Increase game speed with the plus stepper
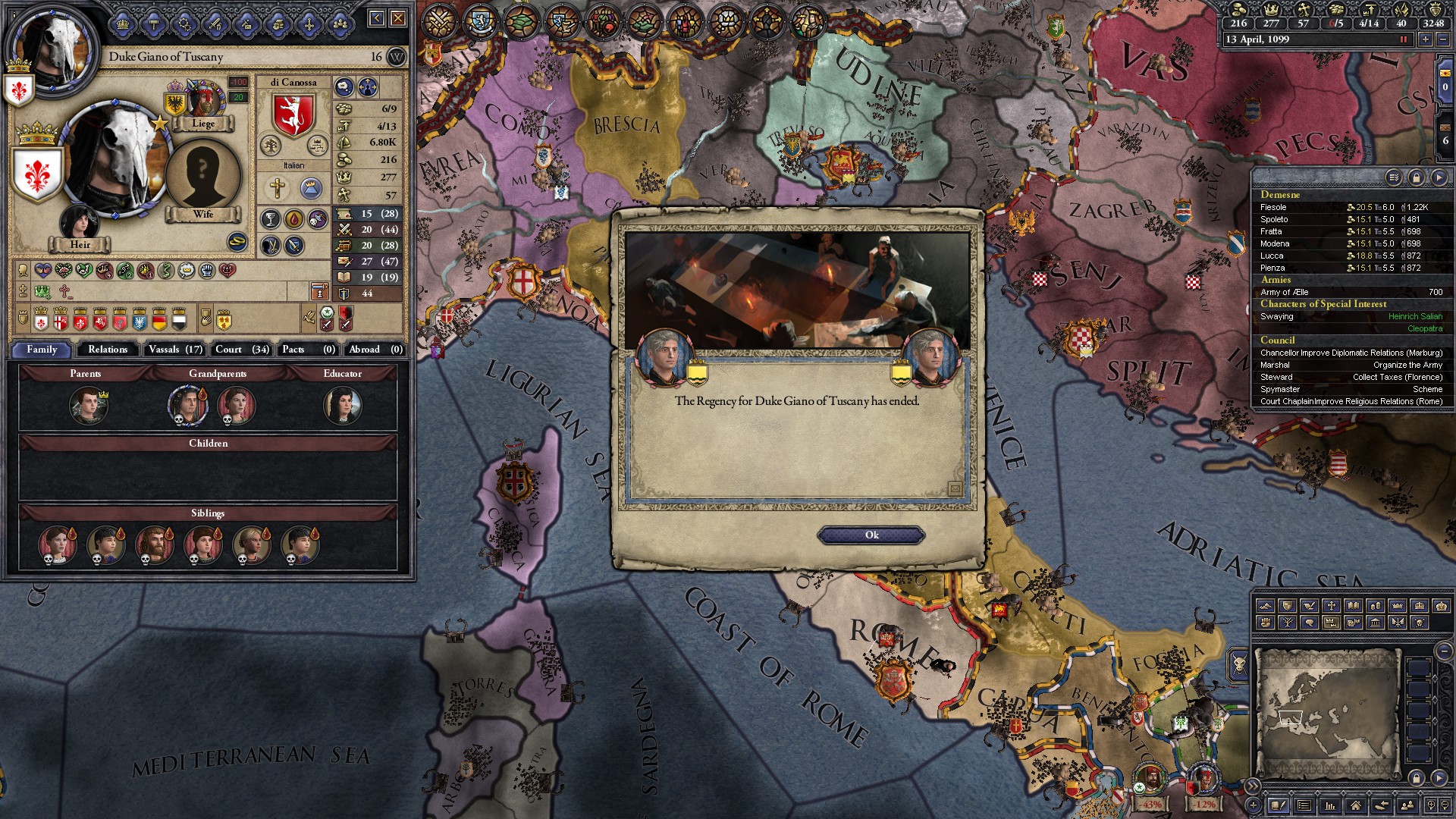Screen dimensions: 1456x819 (x=1426, y=39)
